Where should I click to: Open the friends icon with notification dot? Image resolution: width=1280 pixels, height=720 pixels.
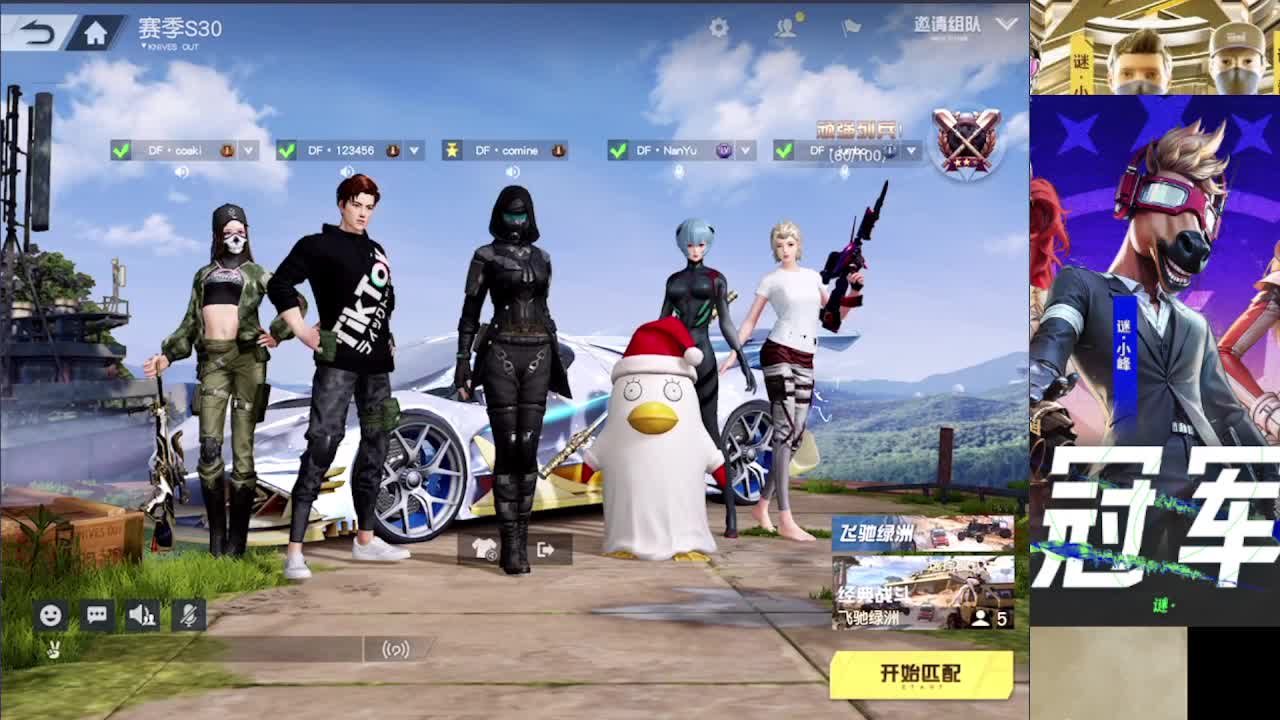click(x=784, y=29)
